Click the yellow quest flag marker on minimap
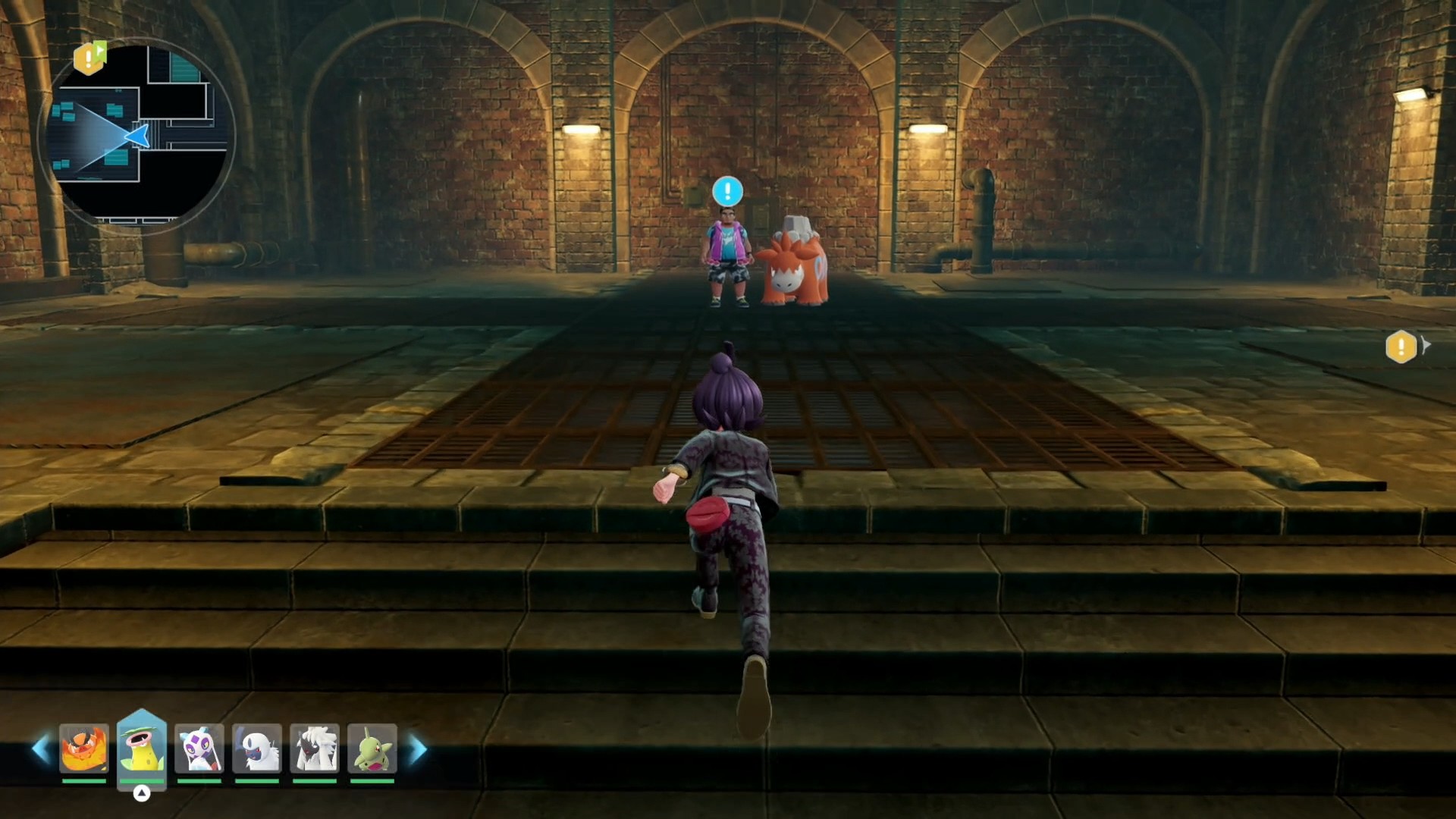Image resolution: width=1456 pixels, height=819 pixels. [89, 58]
